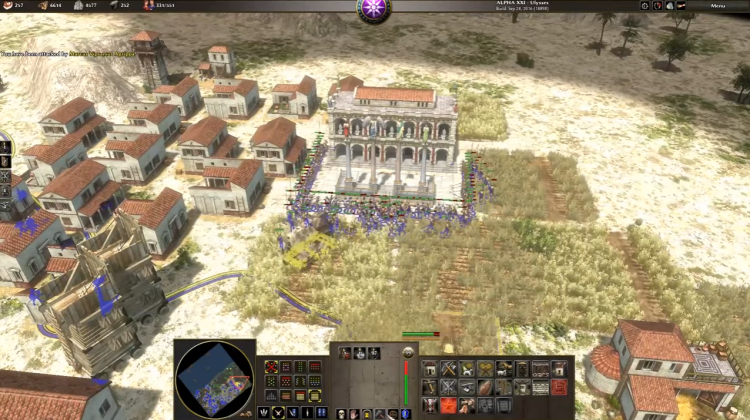Click the minimap to move the camera
Viewport: 750px width, 420px height.
214,379
